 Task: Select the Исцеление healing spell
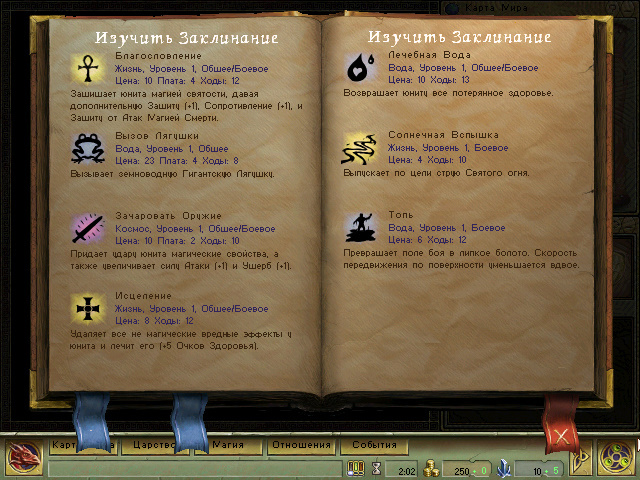[89, 309]
